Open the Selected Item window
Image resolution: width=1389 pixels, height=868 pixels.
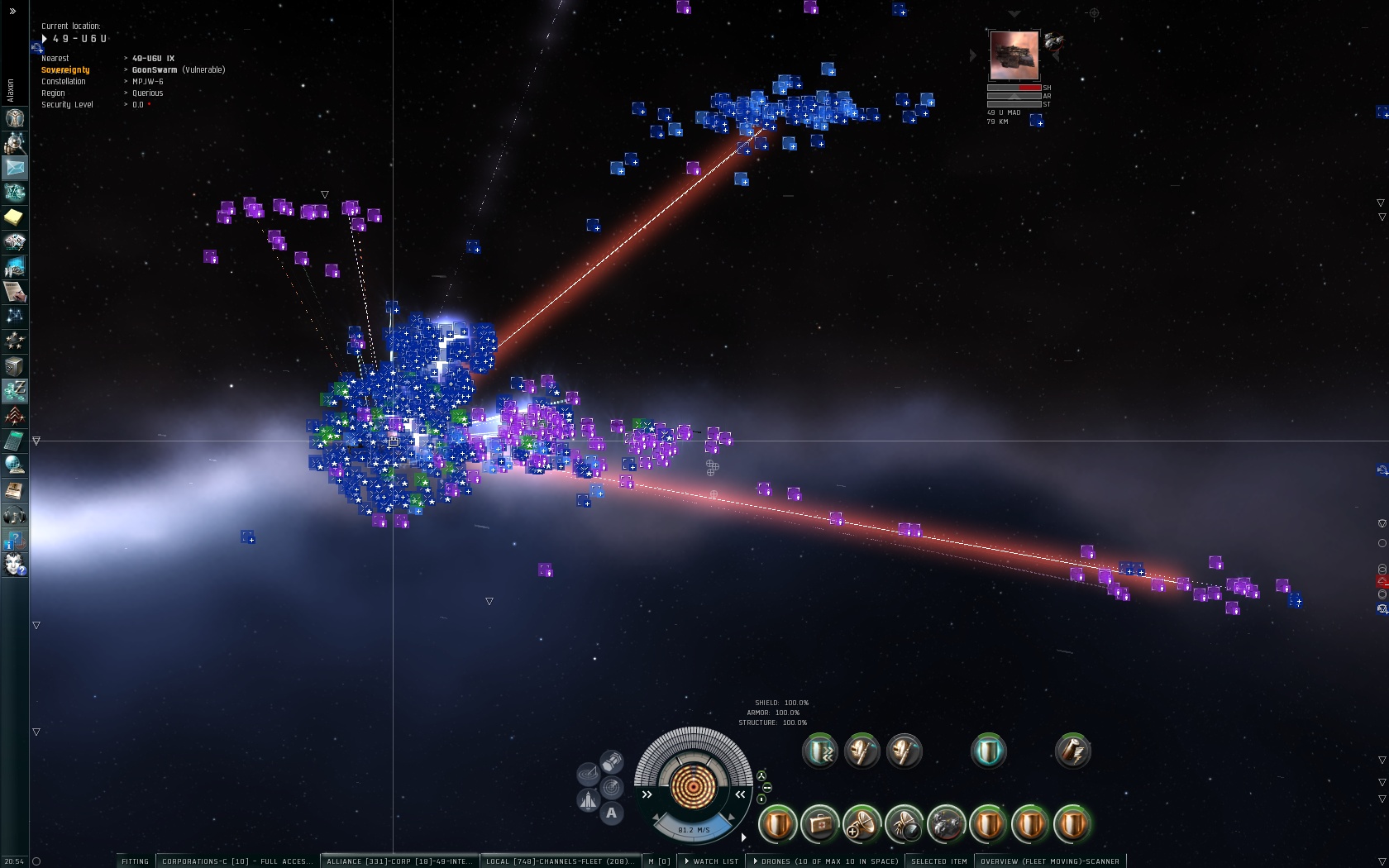pos(938,861)
